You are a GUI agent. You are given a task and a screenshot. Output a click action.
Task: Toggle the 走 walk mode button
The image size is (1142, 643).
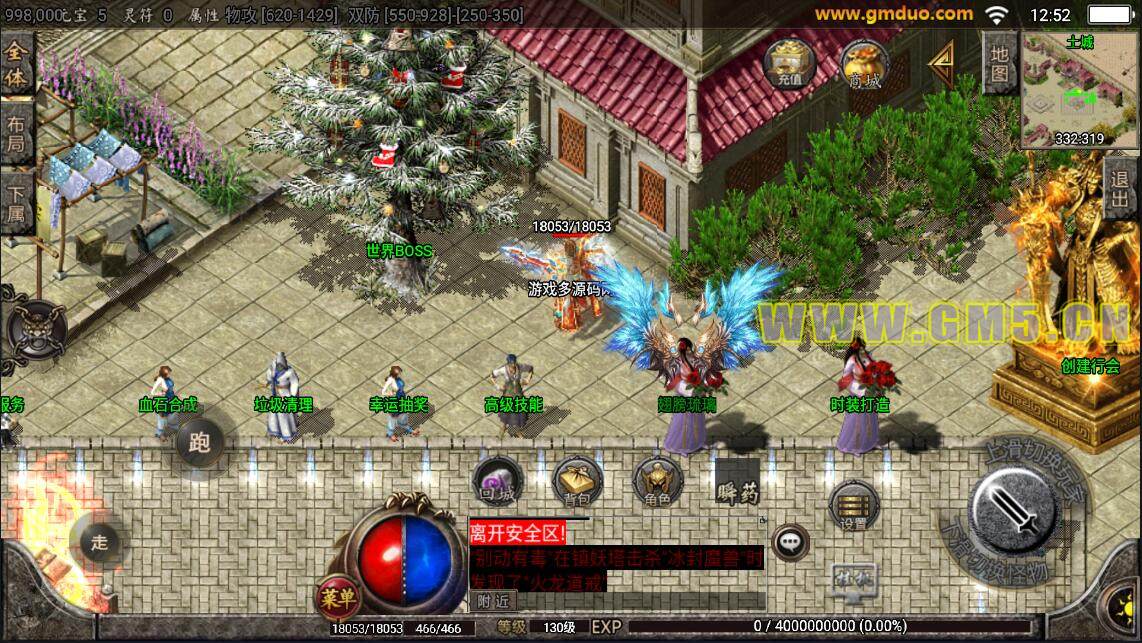(x=100, y=543)
